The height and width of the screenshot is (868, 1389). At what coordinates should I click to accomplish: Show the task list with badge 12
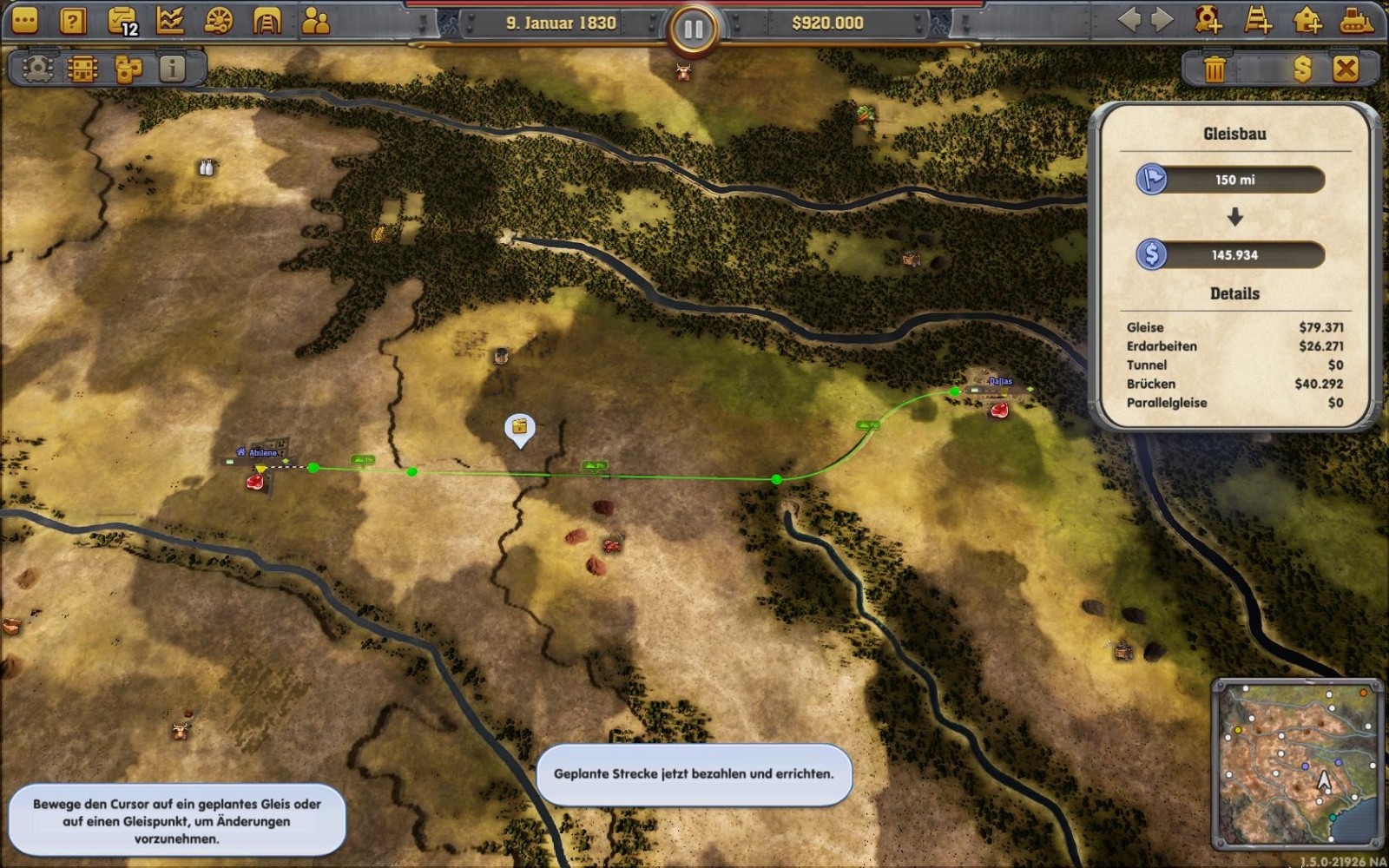(122, 21)
